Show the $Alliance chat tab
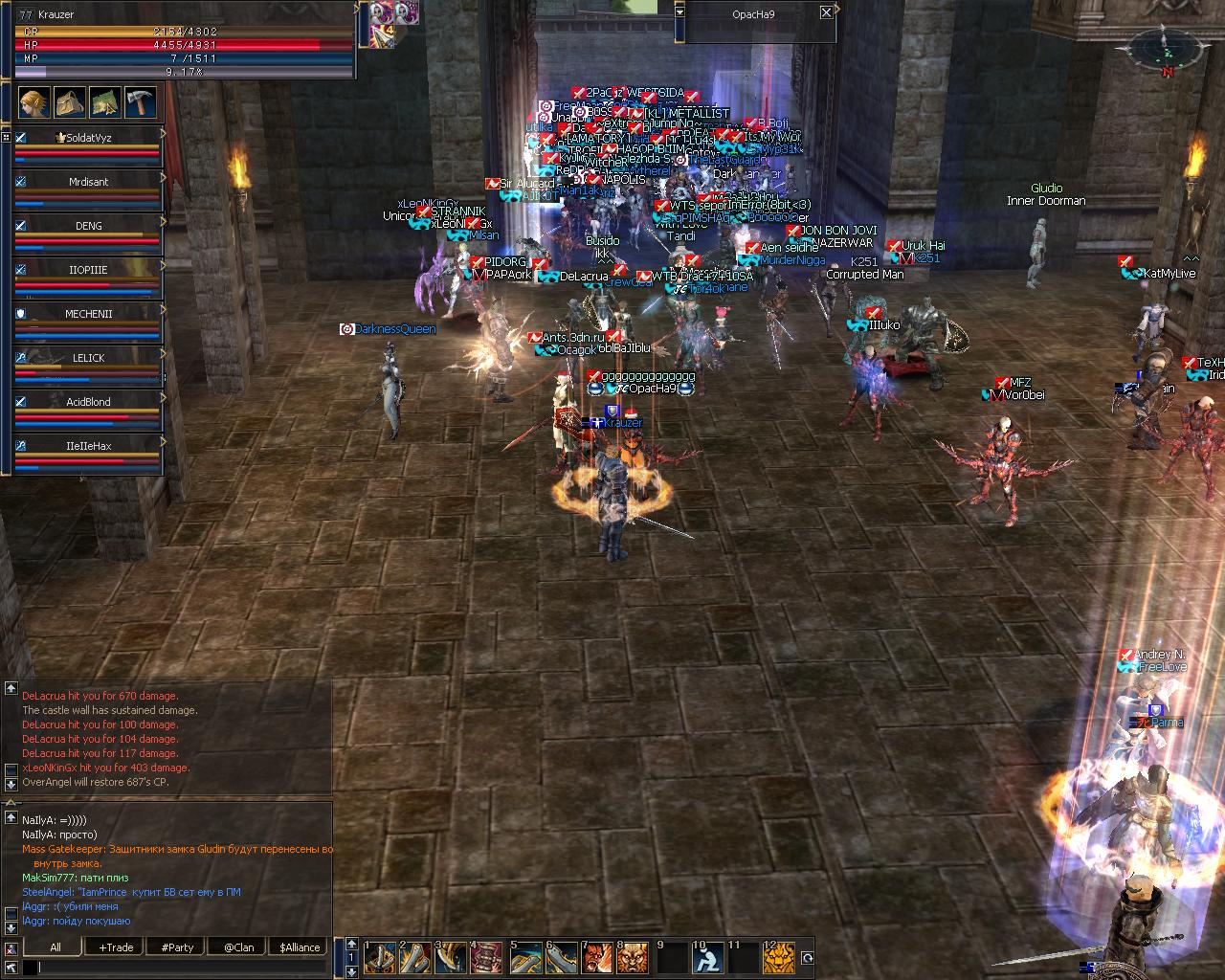This screenshot has height=980, width=1225. pyautogui.click(x=300, y=947)
